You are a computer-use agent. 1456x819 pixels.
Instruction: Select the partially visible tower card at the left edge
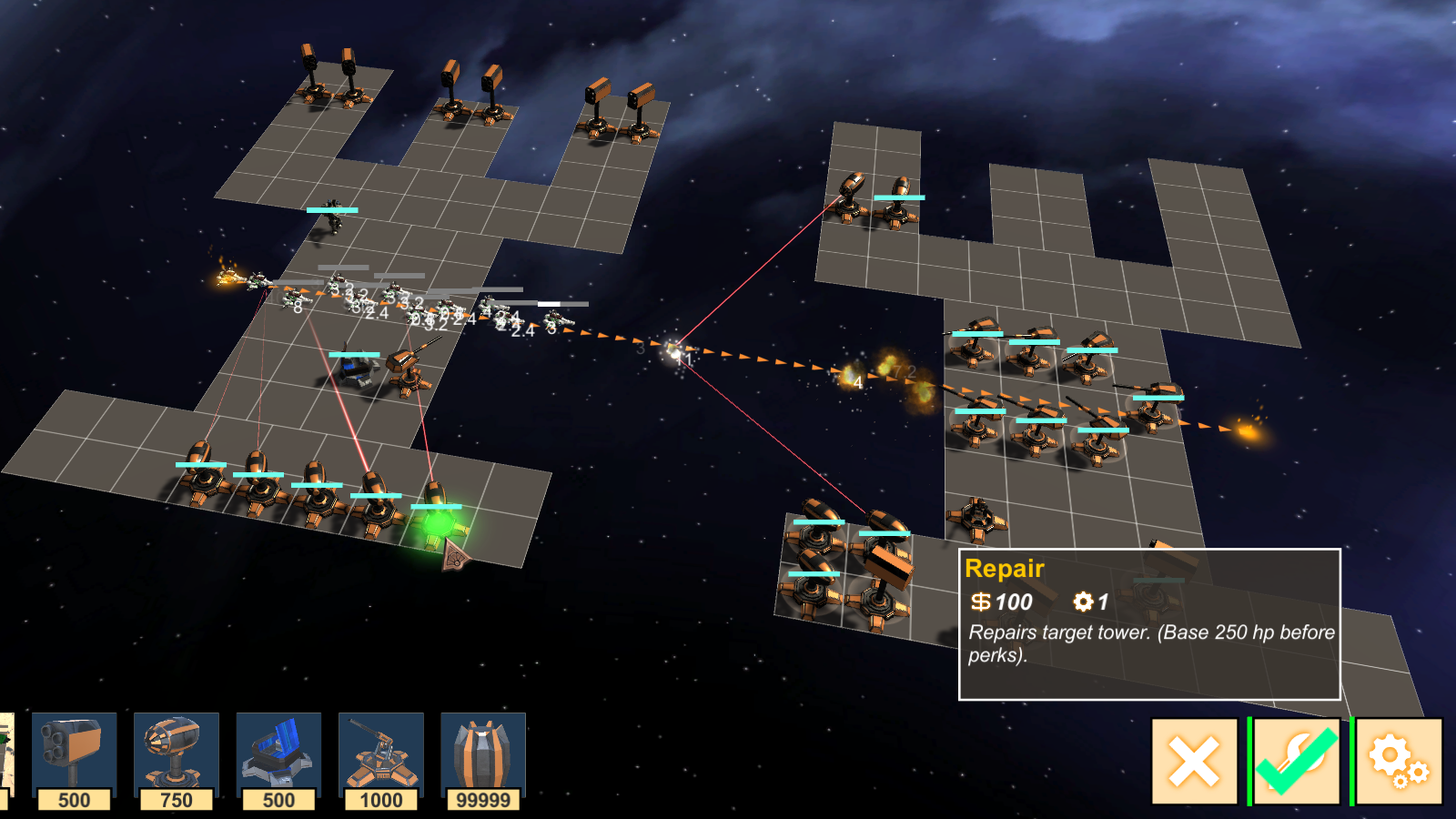tap(5, 760)
